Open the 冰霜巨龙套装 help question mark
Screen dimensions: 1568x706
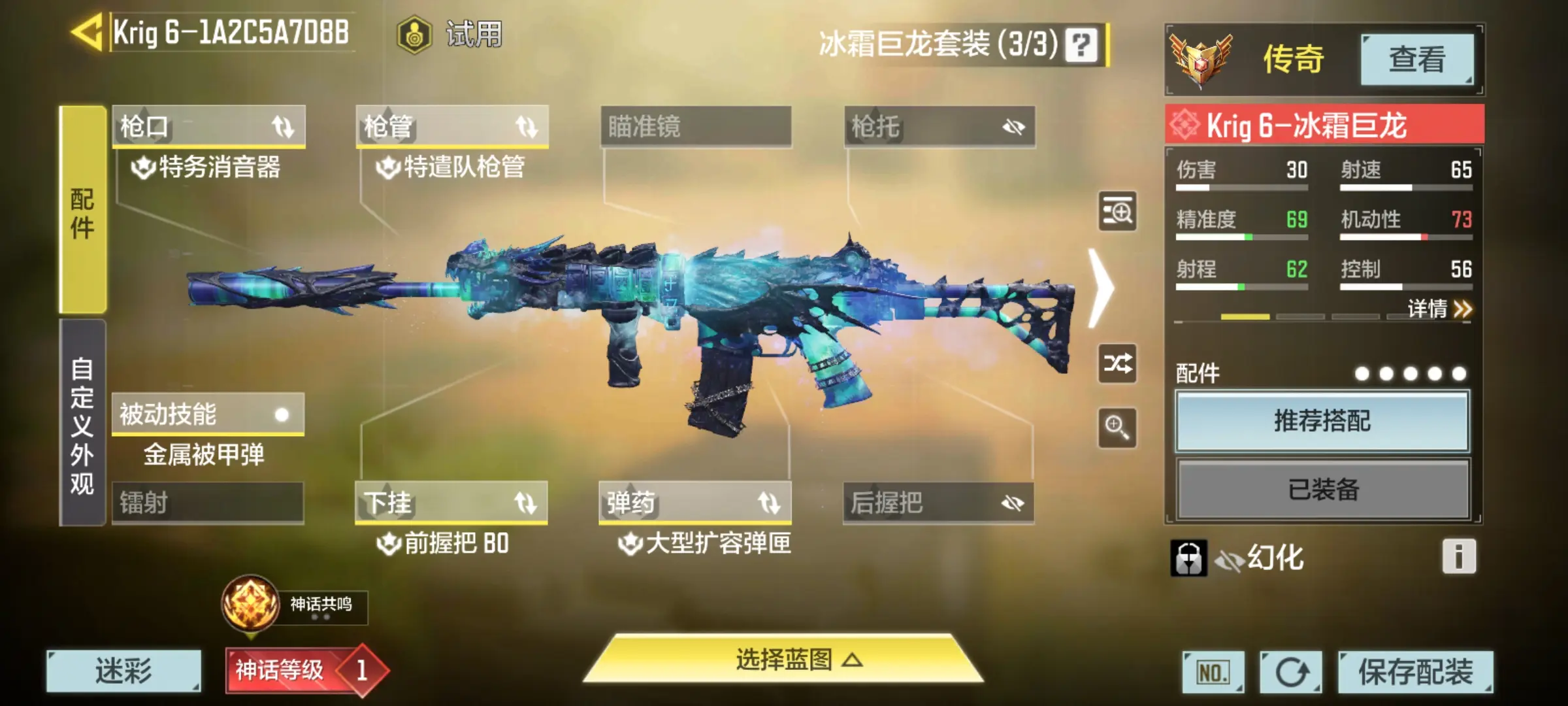[1081, 45]
